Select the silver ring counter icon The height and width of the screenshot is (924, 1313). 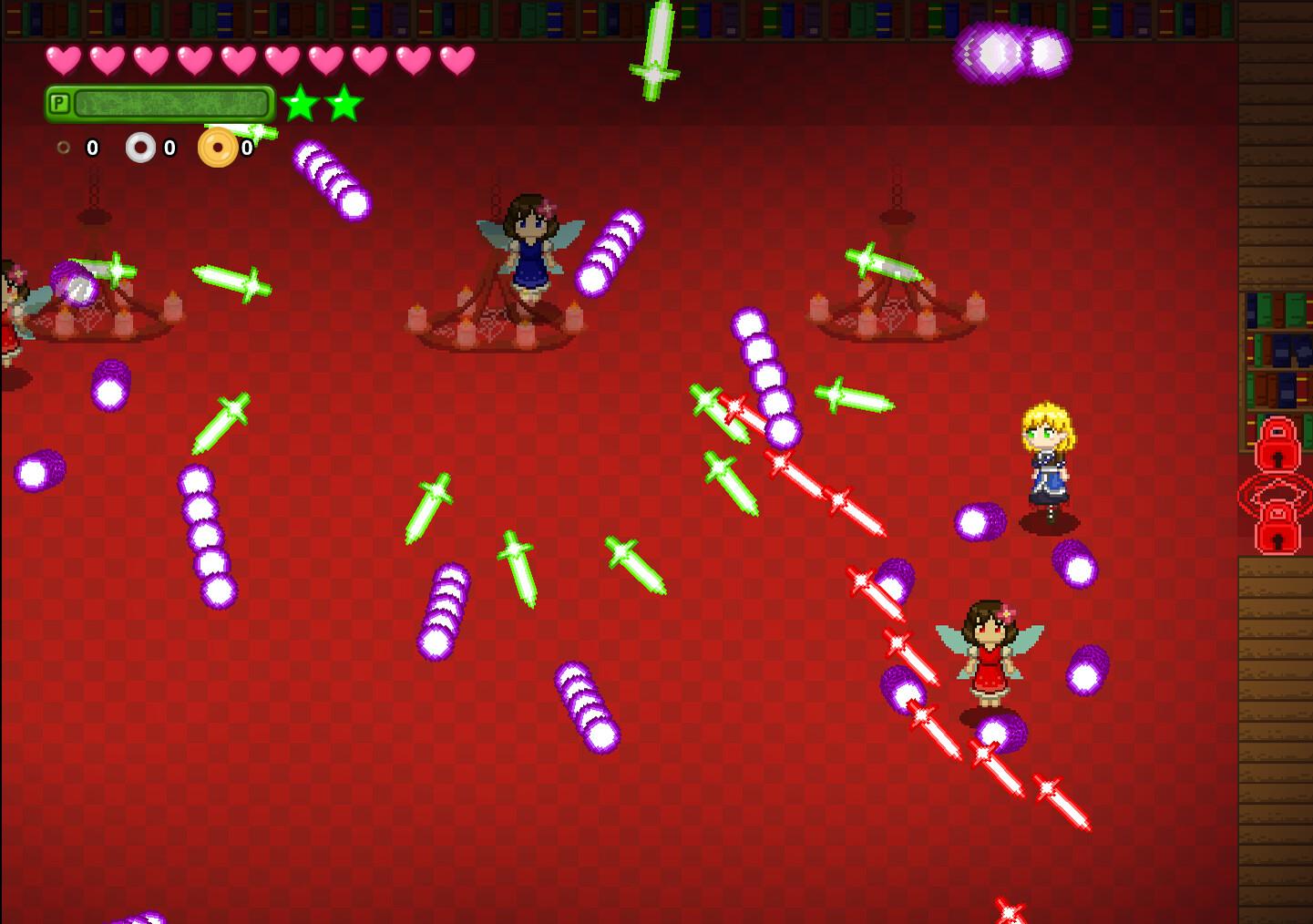(141, 146)
